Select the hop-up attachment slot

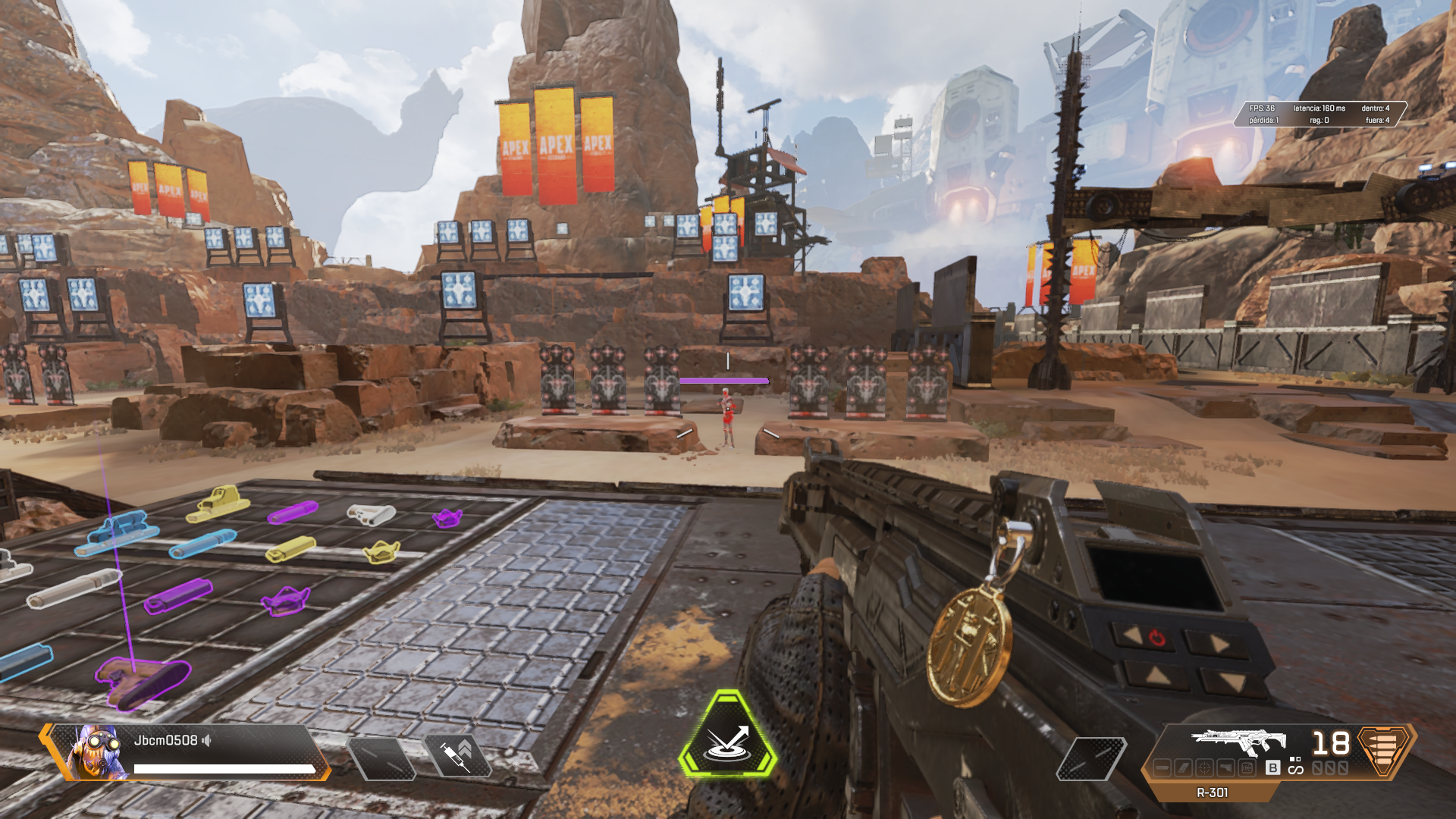click(x=1247, y=768)
